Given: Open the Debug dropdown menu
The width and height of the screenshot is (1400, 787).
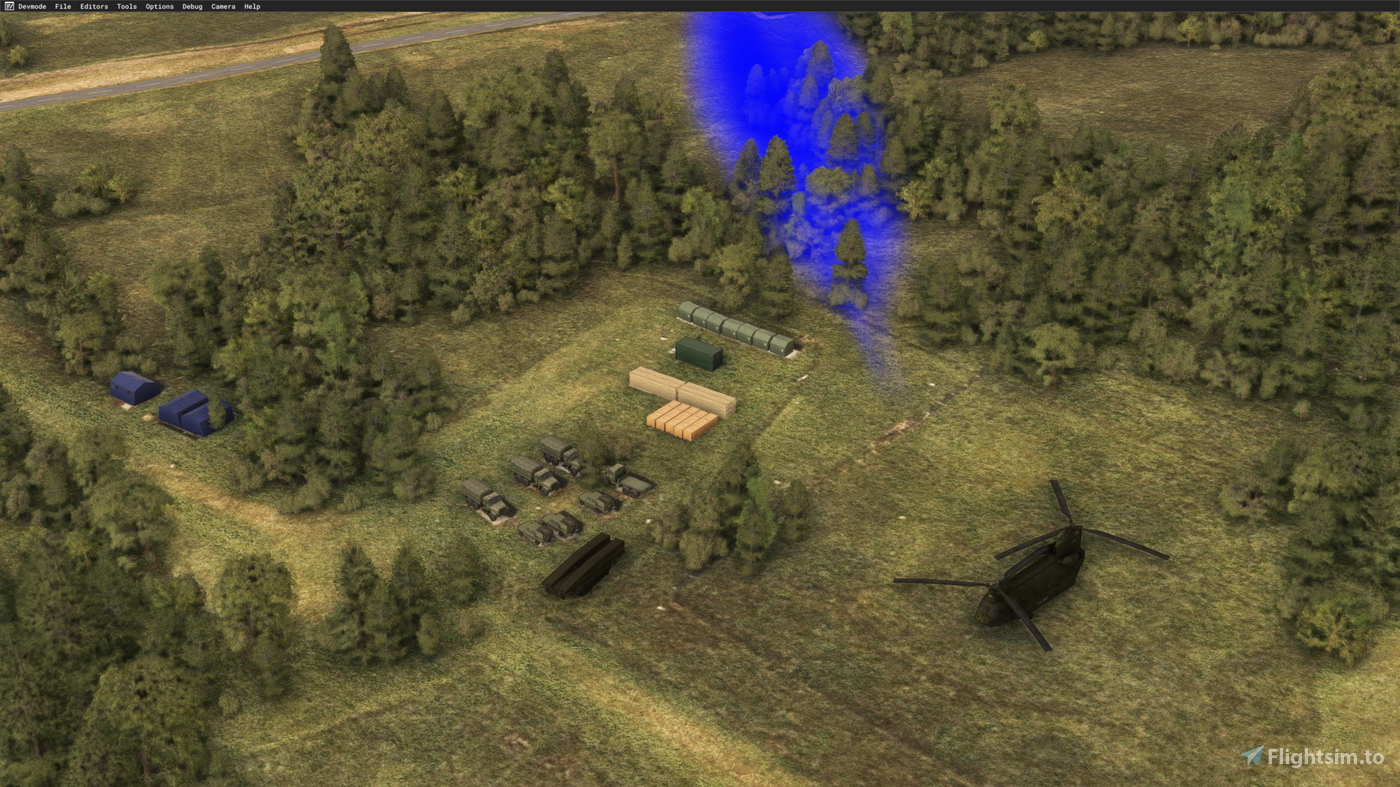Looking at the screenshot, I should [x=192, y=4].
